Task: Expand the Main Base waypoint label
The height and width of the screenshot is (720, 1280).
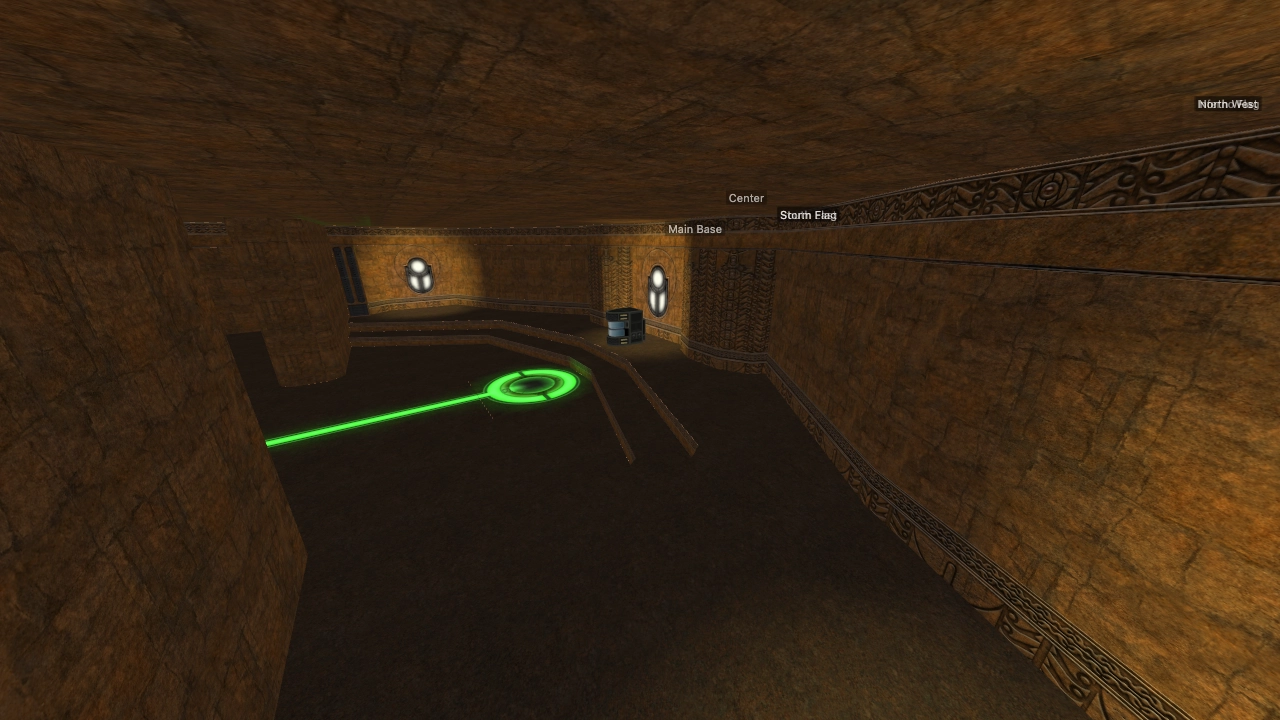Action: (x=695, y=229)
